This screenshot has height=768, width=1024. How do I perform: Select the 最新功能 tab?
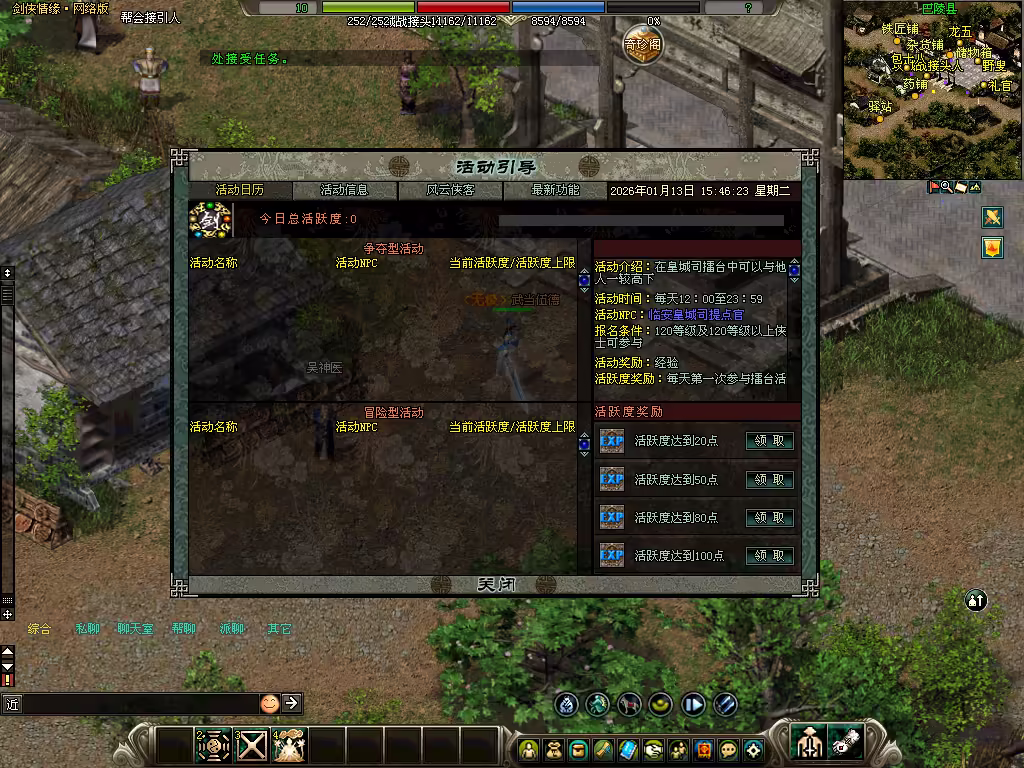click(555, 190)
